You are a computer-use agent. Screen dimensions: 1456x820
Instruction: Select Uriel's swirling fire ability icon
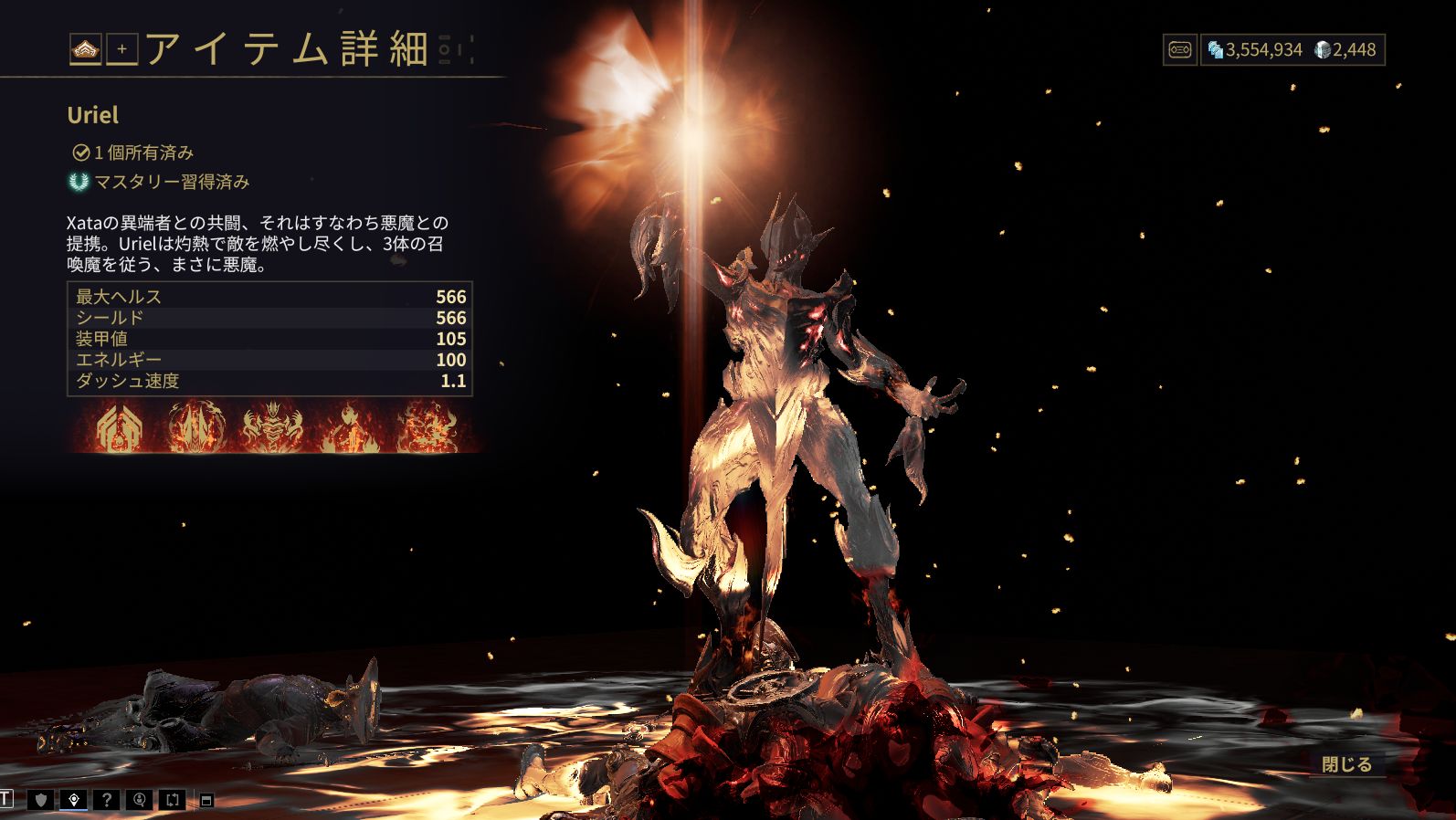click(426, 427)
